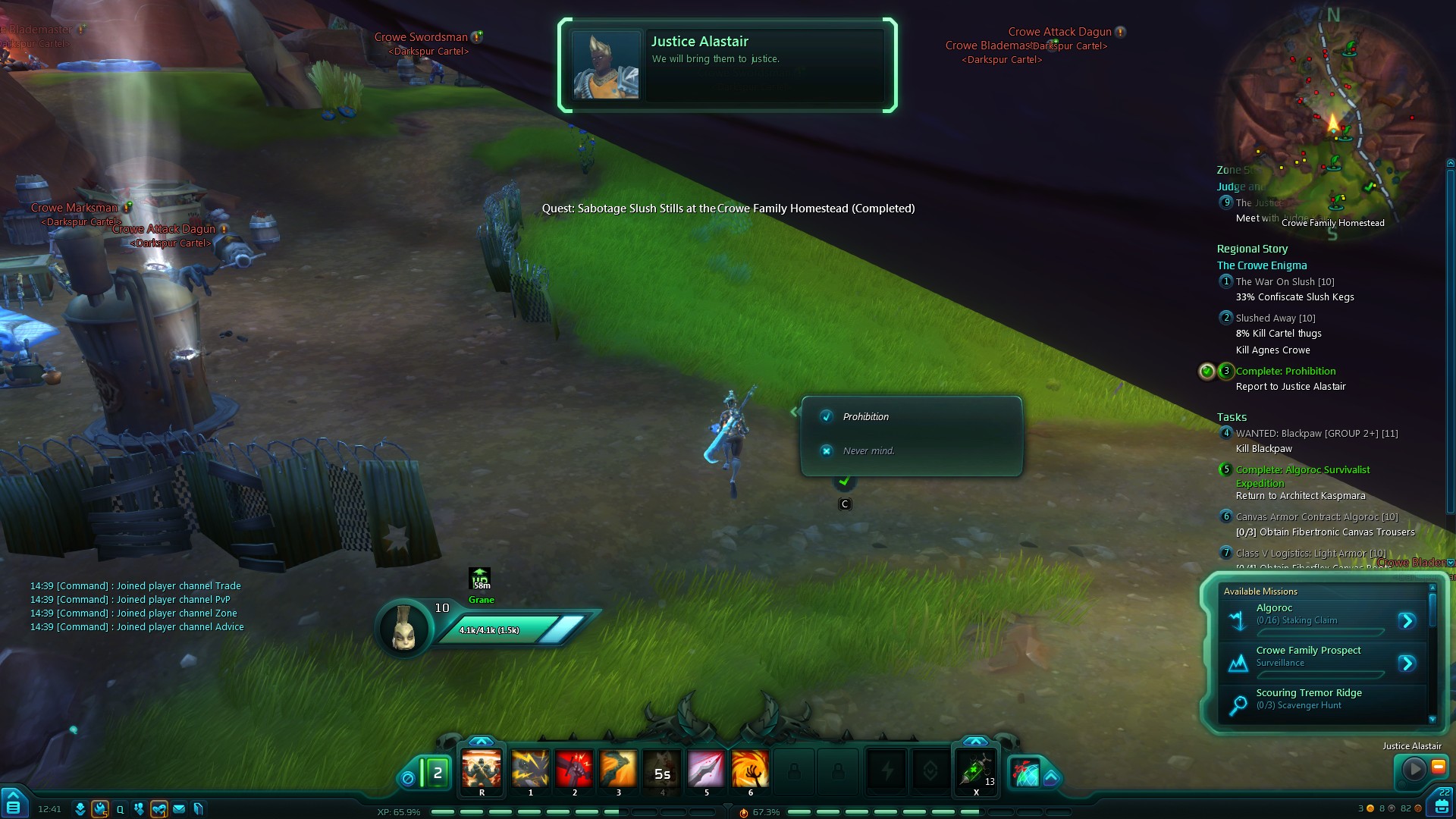This screenshot has height=819, width=1456.
Task: Open the Algoroc Staking Claim mission arrow
Action: [x=1407, y=621]
